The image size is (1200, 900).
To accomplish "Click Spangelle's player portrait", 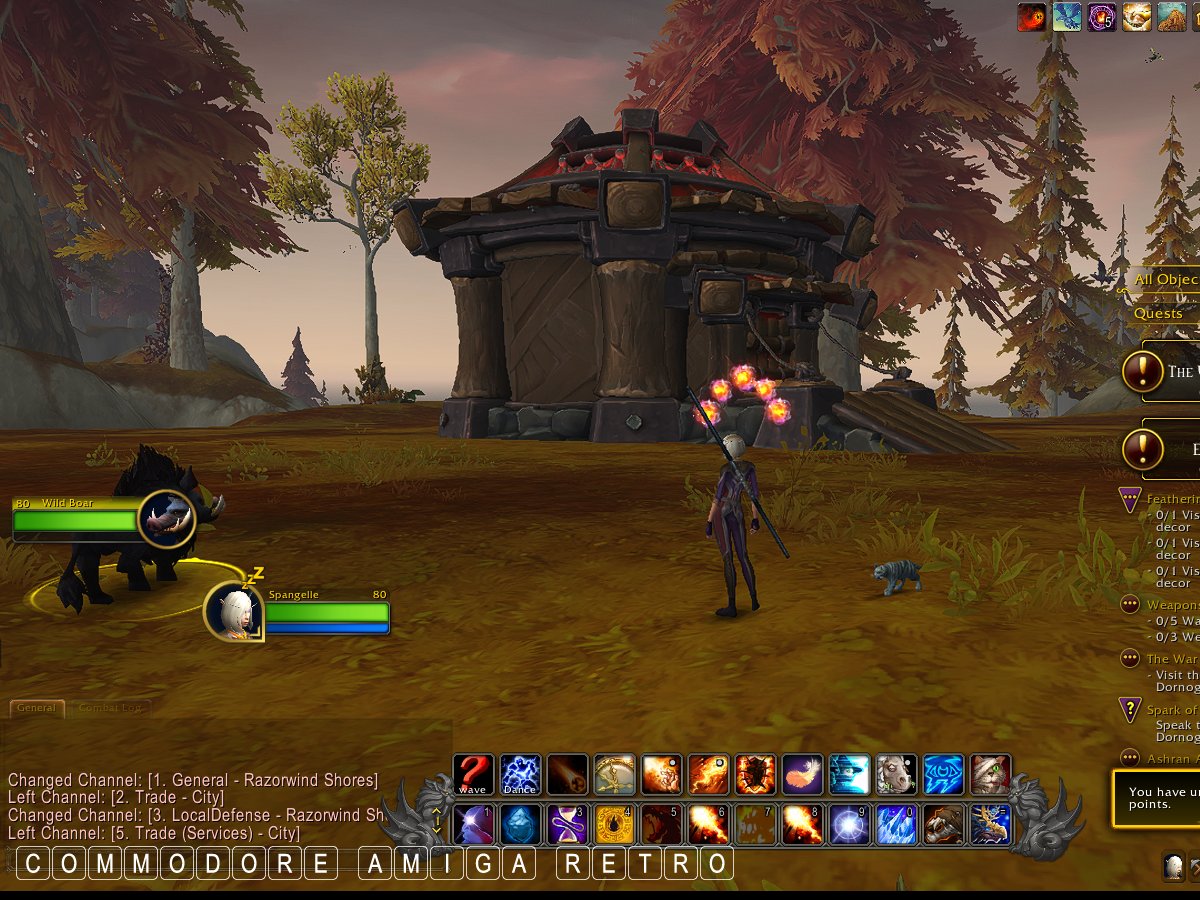I will pyautogui.click(x=234, y=609).
